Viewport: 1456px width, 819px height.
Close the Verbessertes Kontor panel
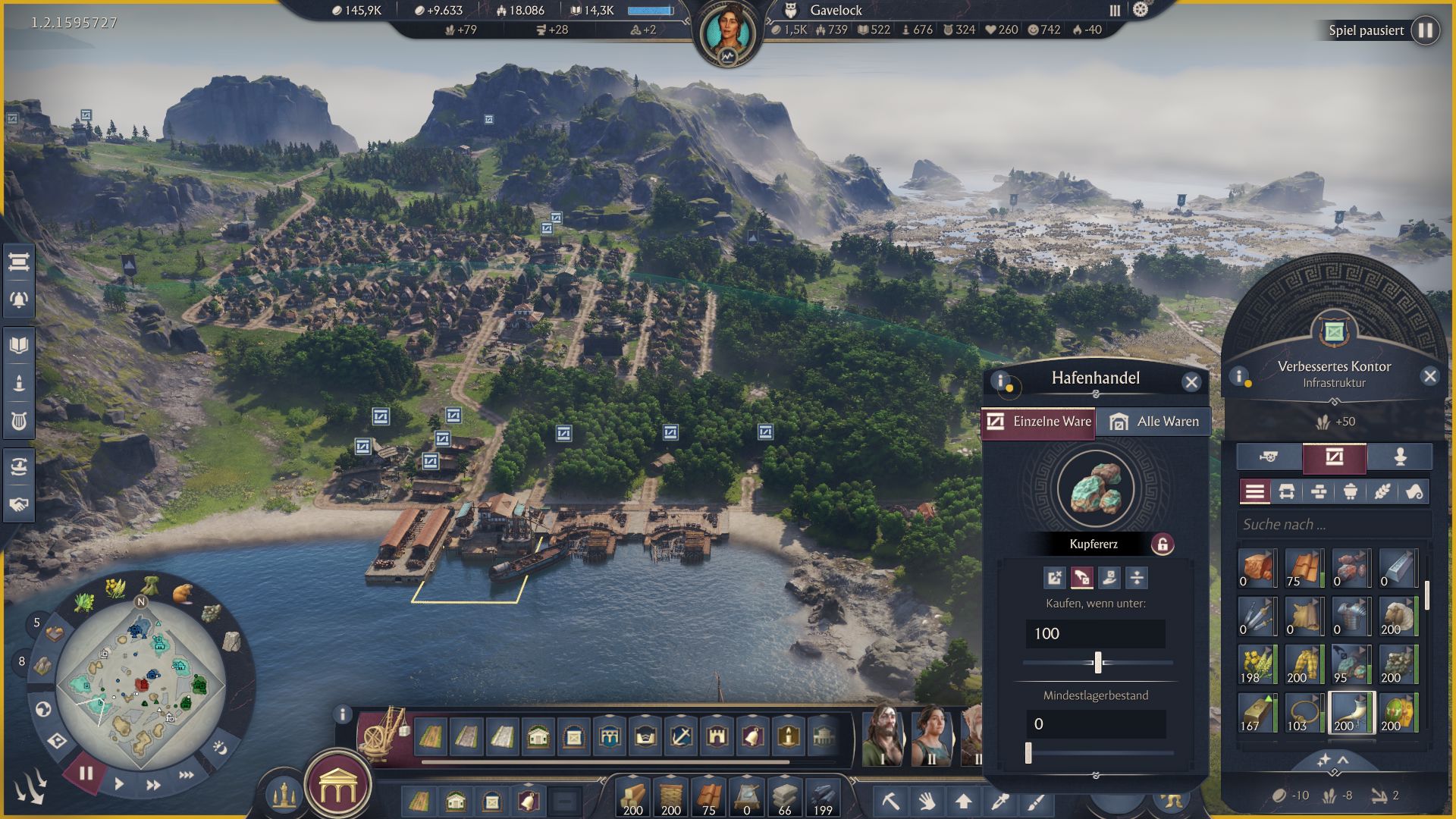1429,376
